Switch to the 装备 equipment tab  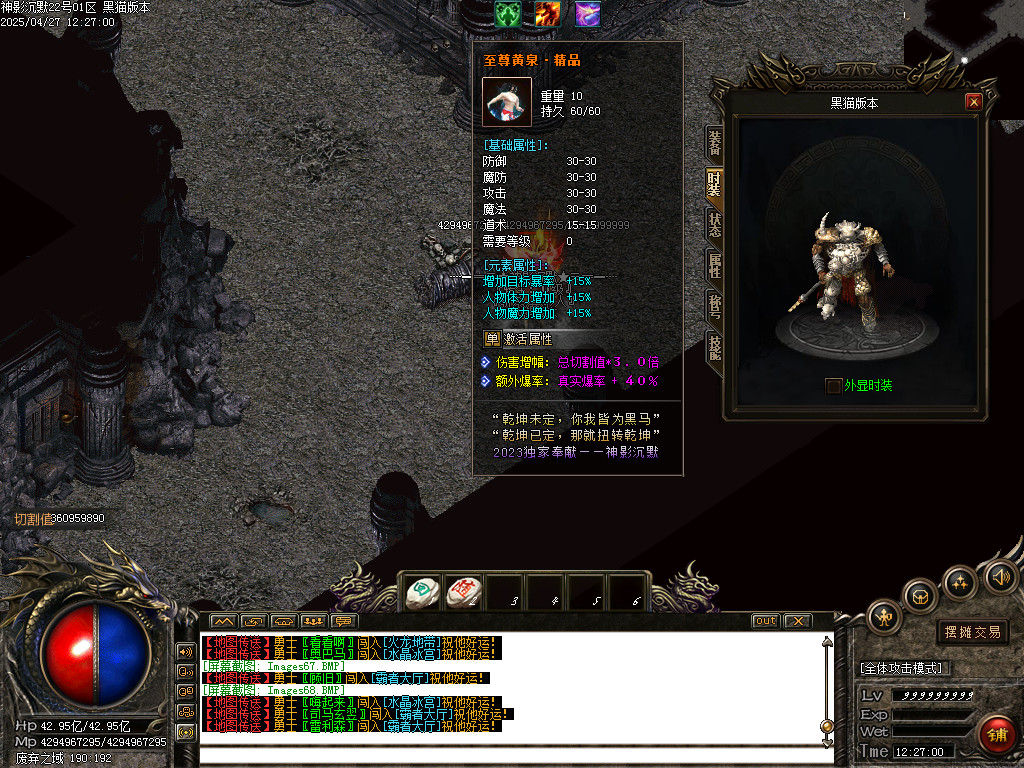tap(714, 141)
